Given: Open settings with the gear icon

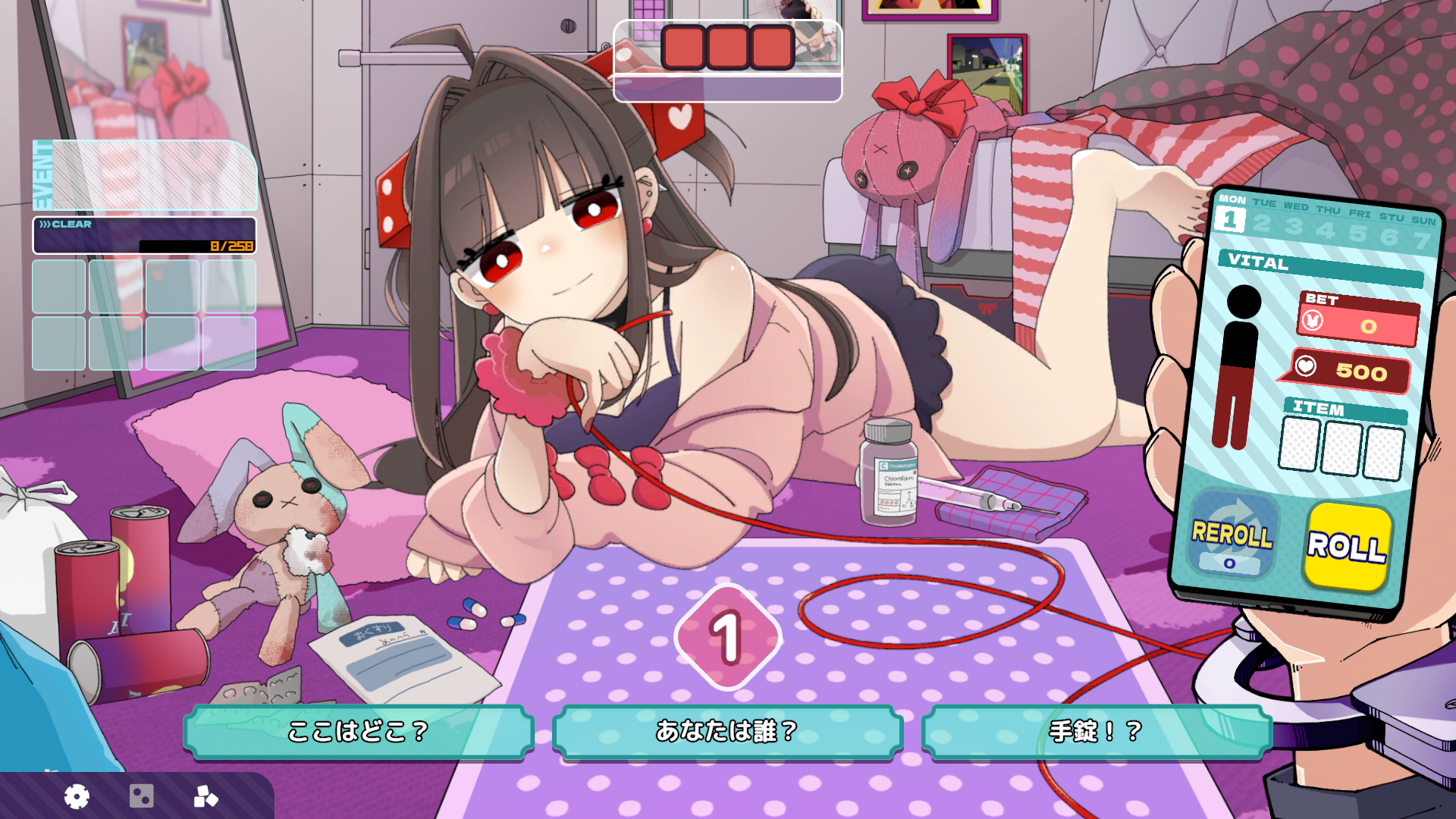Looking at the screenshot, I should [x=77, y=796].
